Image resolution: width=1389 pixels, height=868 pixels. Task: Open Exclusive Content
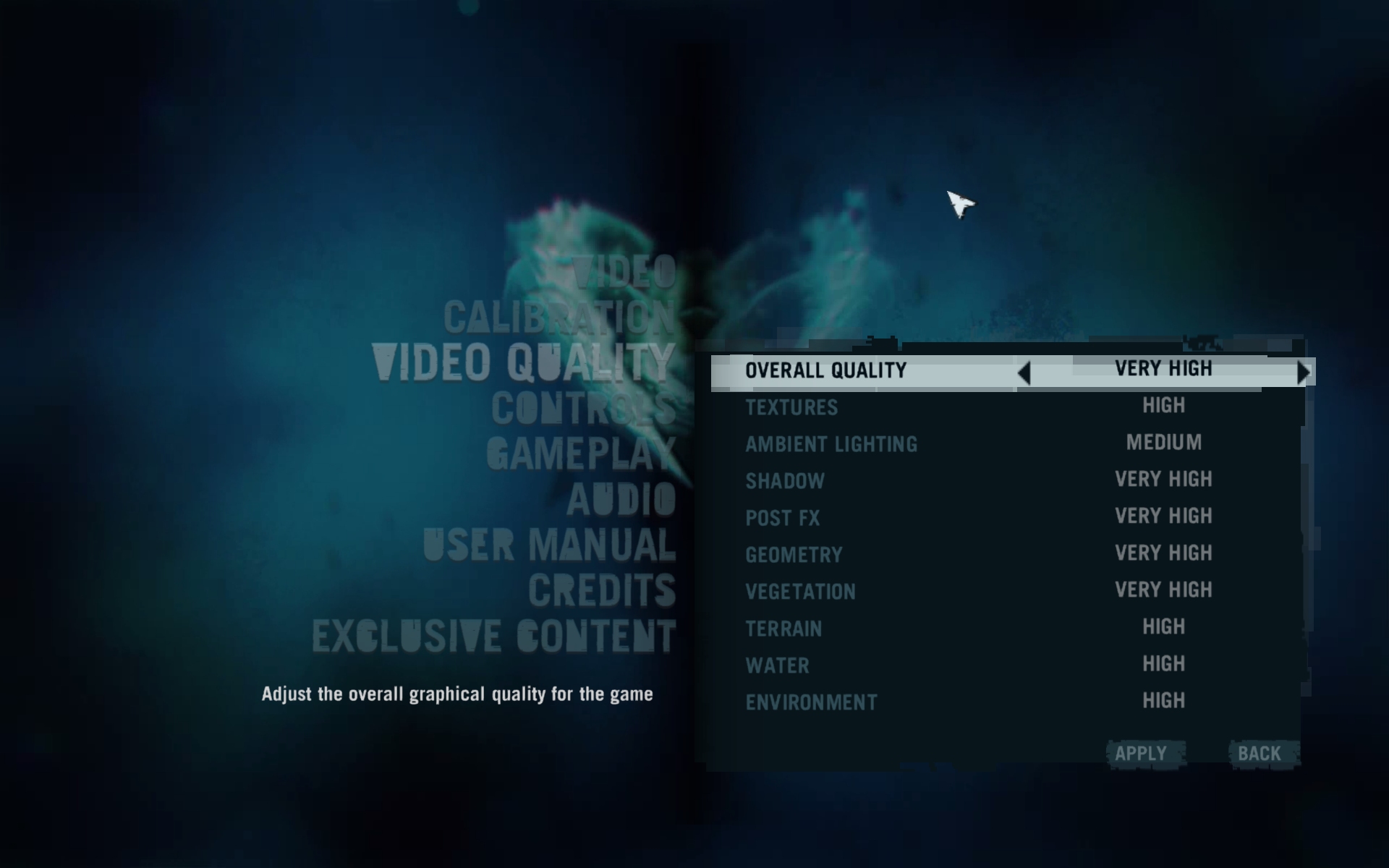(493, 637)
